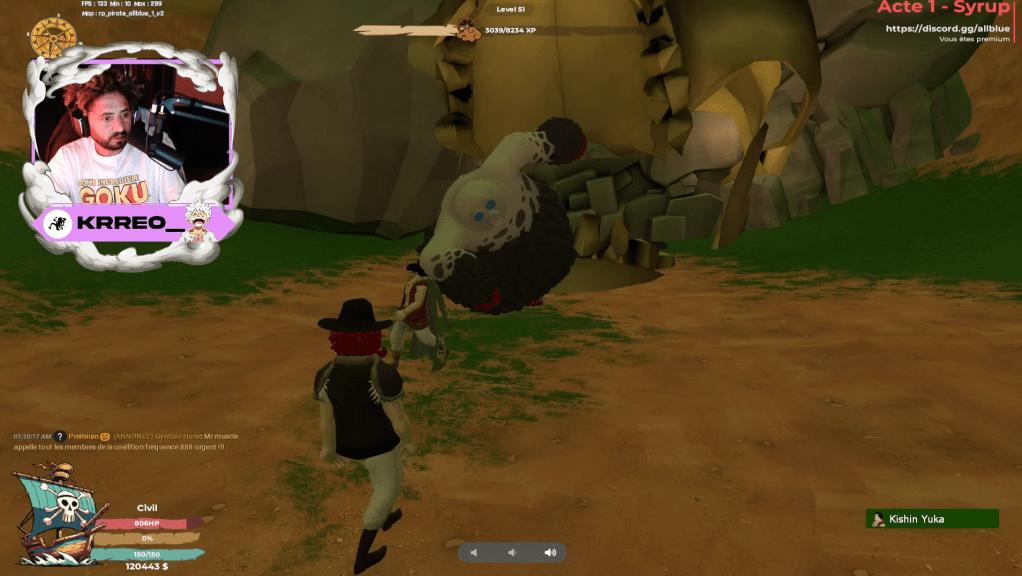
Task: Click the question mark icon in chat
Action: pos(60,436)
